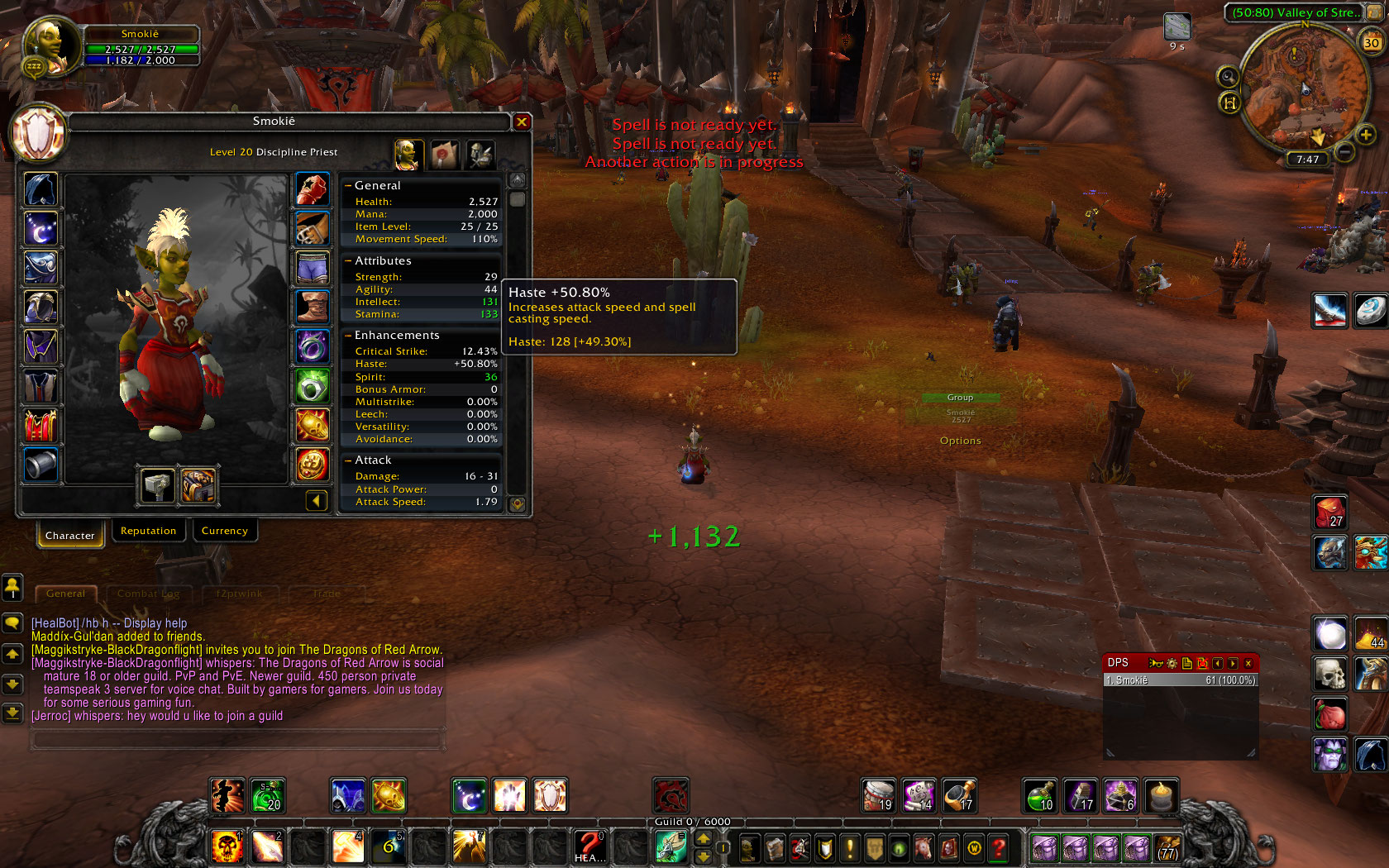Collapse the Enhancements stat section
The height and width of the screenshot is (868, 1389).
click(x=348, y=335)
